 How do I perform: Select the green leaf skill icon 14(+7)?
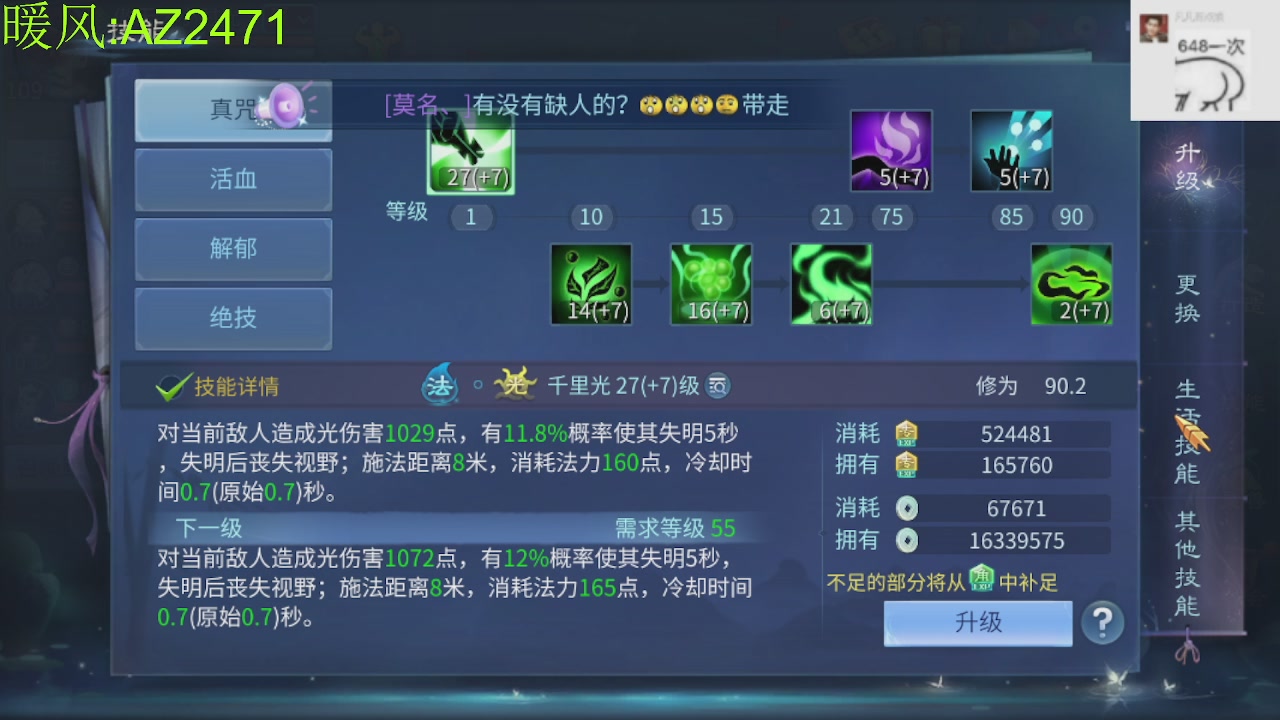(591, 283)
